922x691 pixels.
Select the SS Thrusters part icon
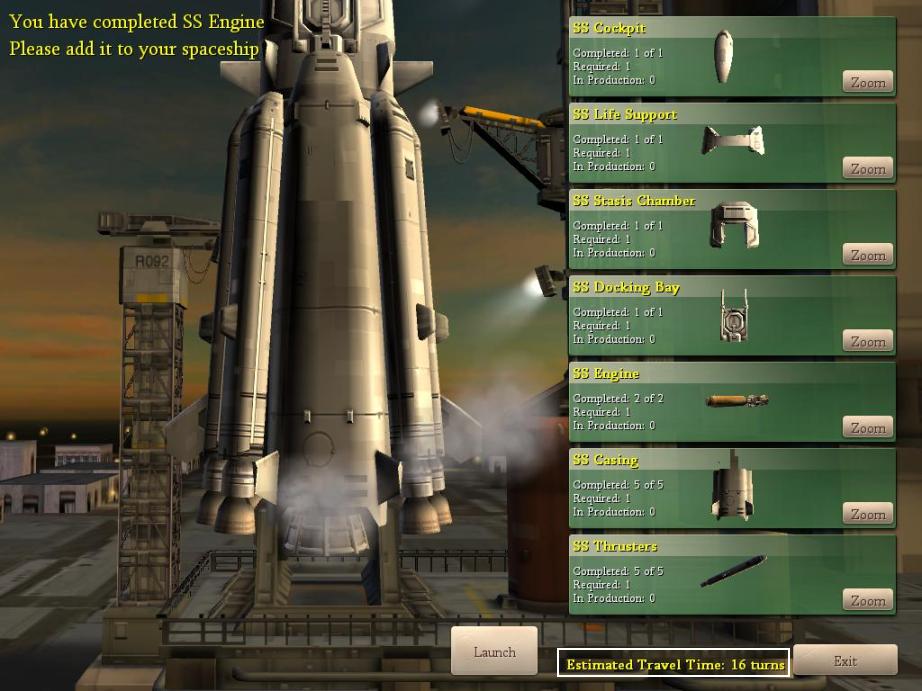tap(733, 572)
